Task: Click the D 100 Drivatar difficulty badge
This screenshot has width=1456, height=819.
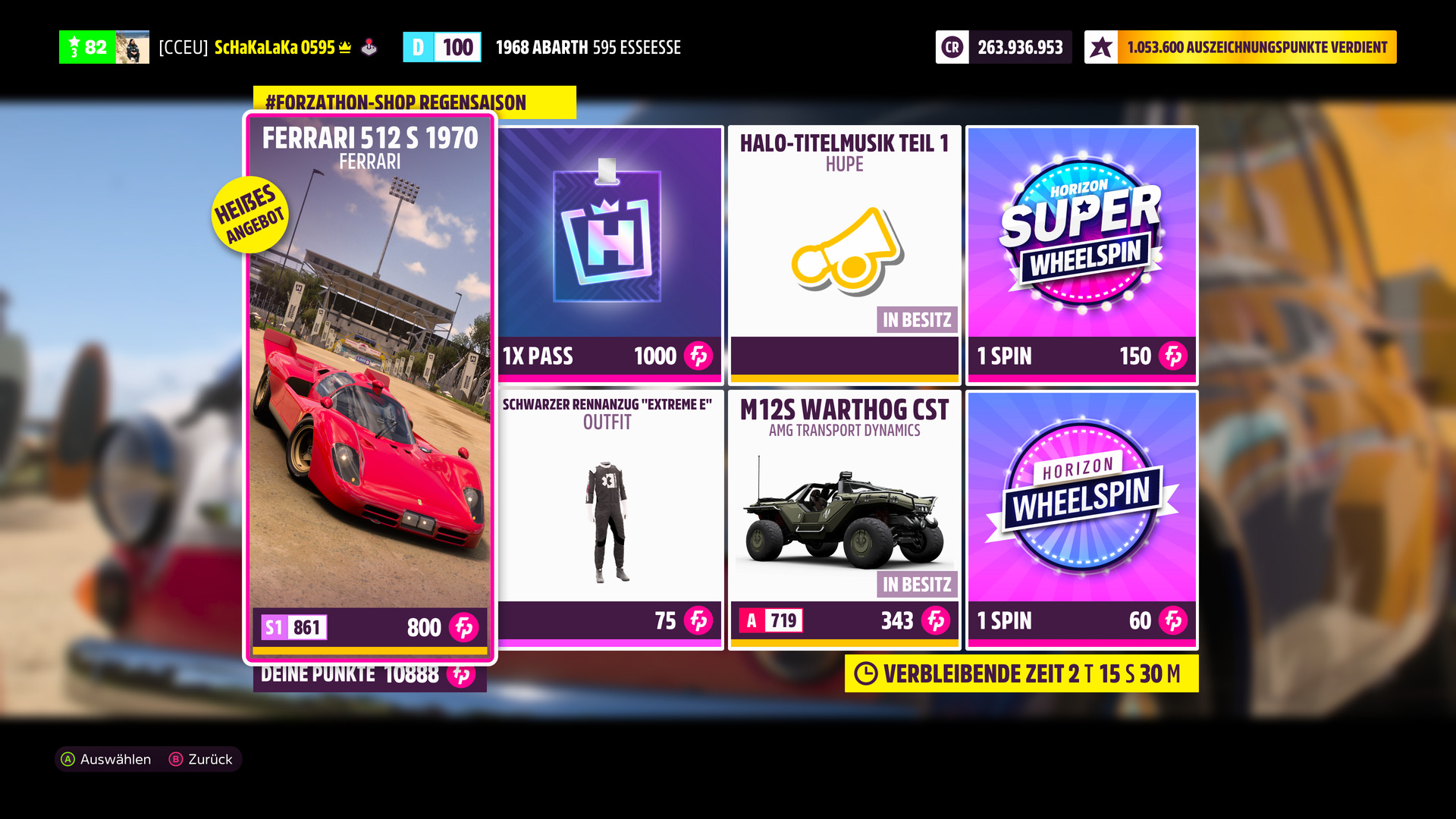Action: point(442,47)
